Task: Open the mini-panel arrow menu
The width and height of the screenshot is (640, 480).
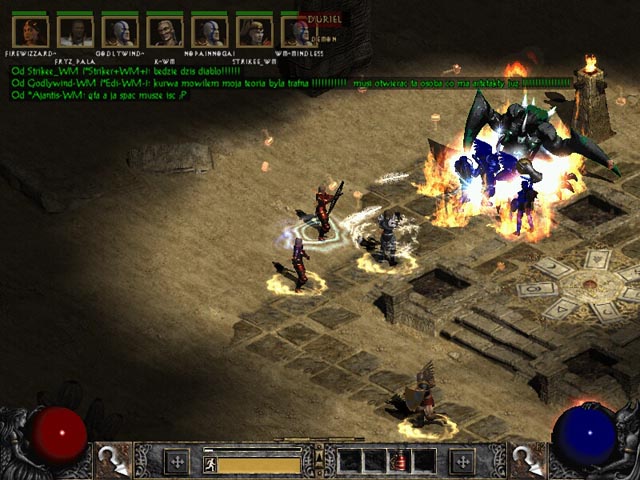Action: pos(319,458)
